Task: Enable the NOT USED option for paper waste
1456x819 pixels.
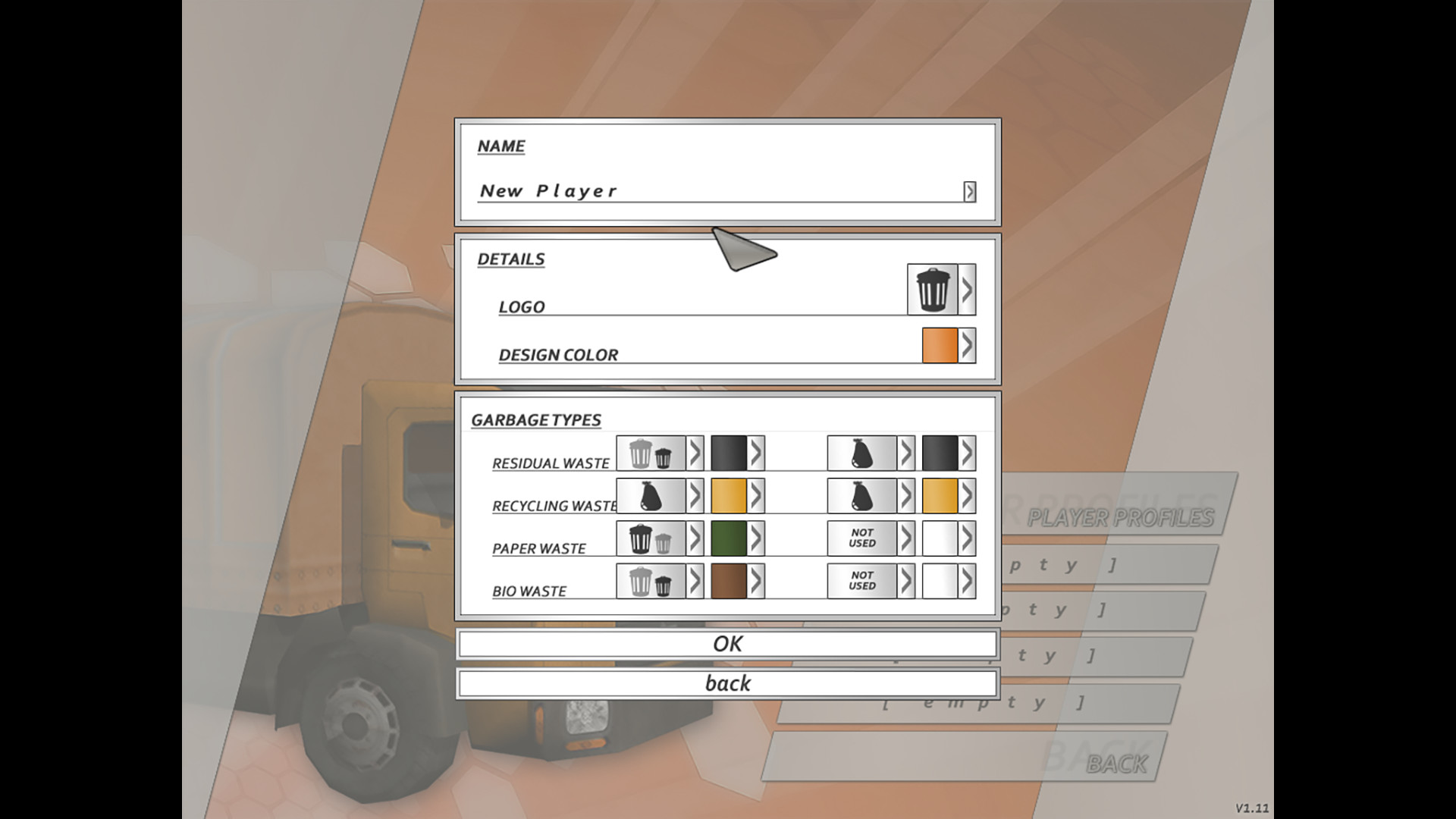Action: pyautogui.click(x=863, y=538)
